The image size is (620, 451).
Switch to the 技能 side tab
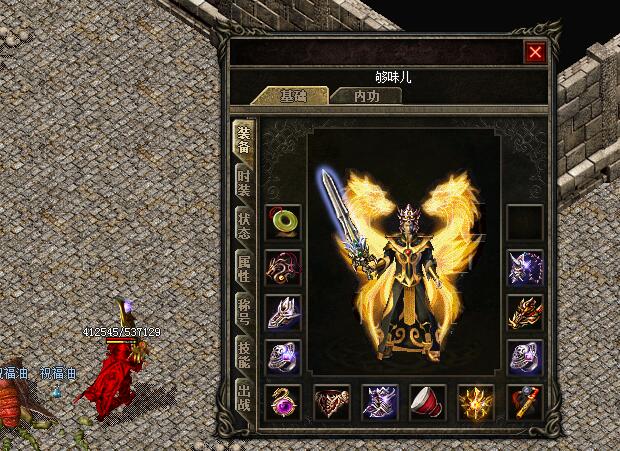(243, 353)
